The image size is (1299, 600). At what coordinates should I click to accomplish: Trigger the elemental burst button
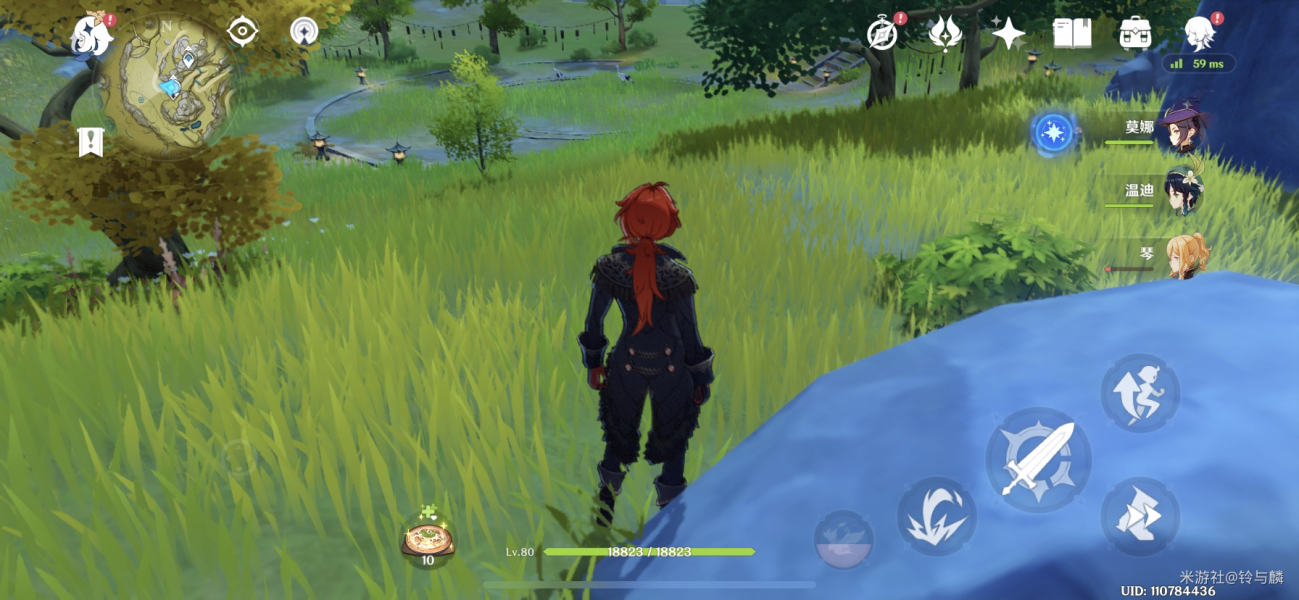(x=844, y=539)
